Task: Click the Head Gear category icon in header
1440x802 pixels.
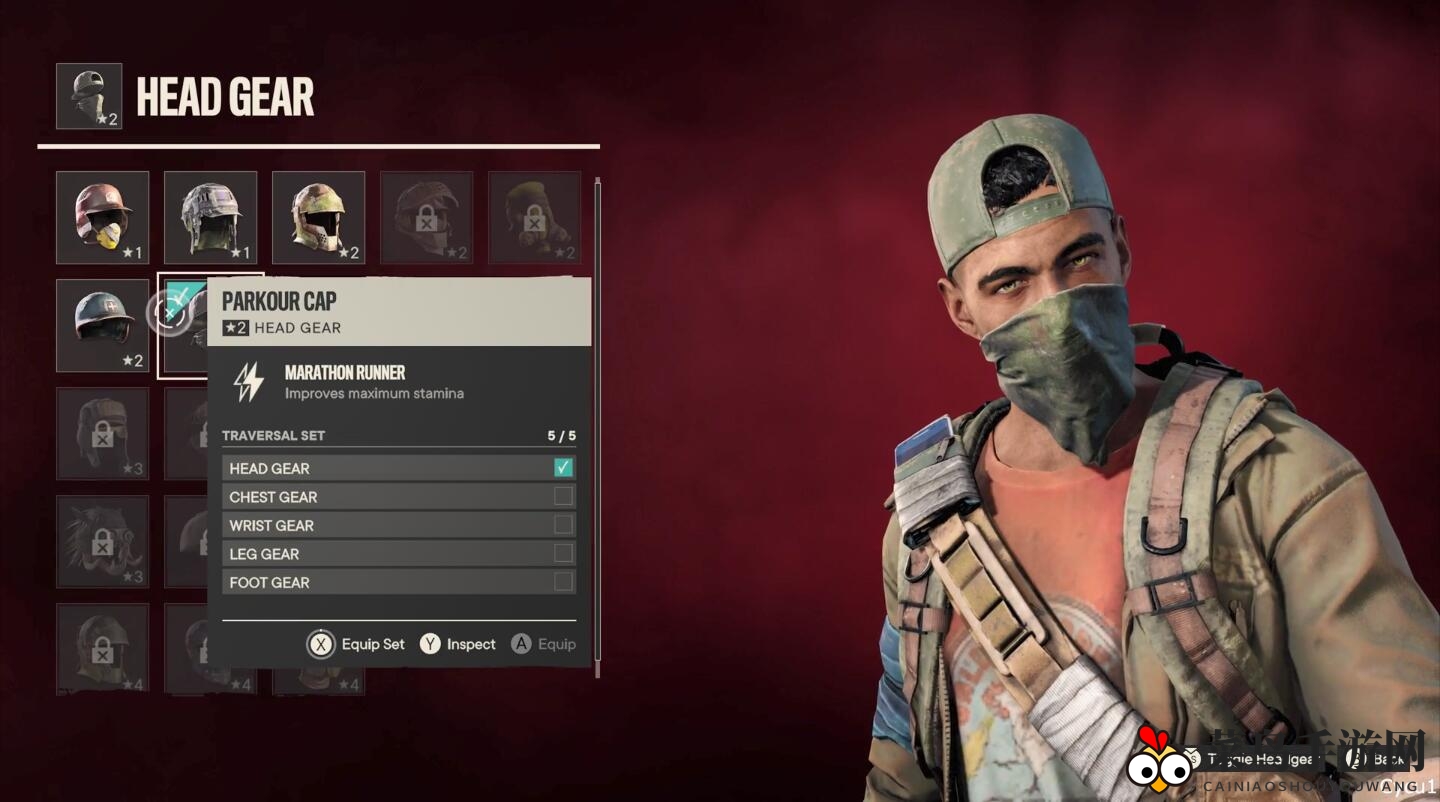Action: tap(89, 96)
